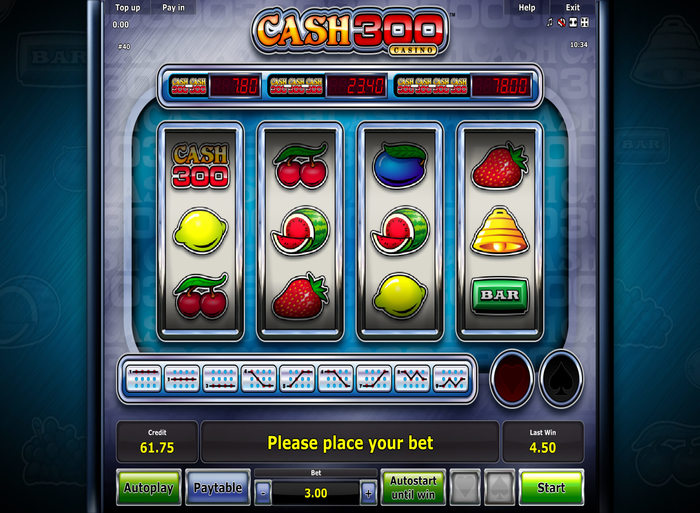Exit the game
The width and height of the screenshot is (700, 513).
(573, 8)
